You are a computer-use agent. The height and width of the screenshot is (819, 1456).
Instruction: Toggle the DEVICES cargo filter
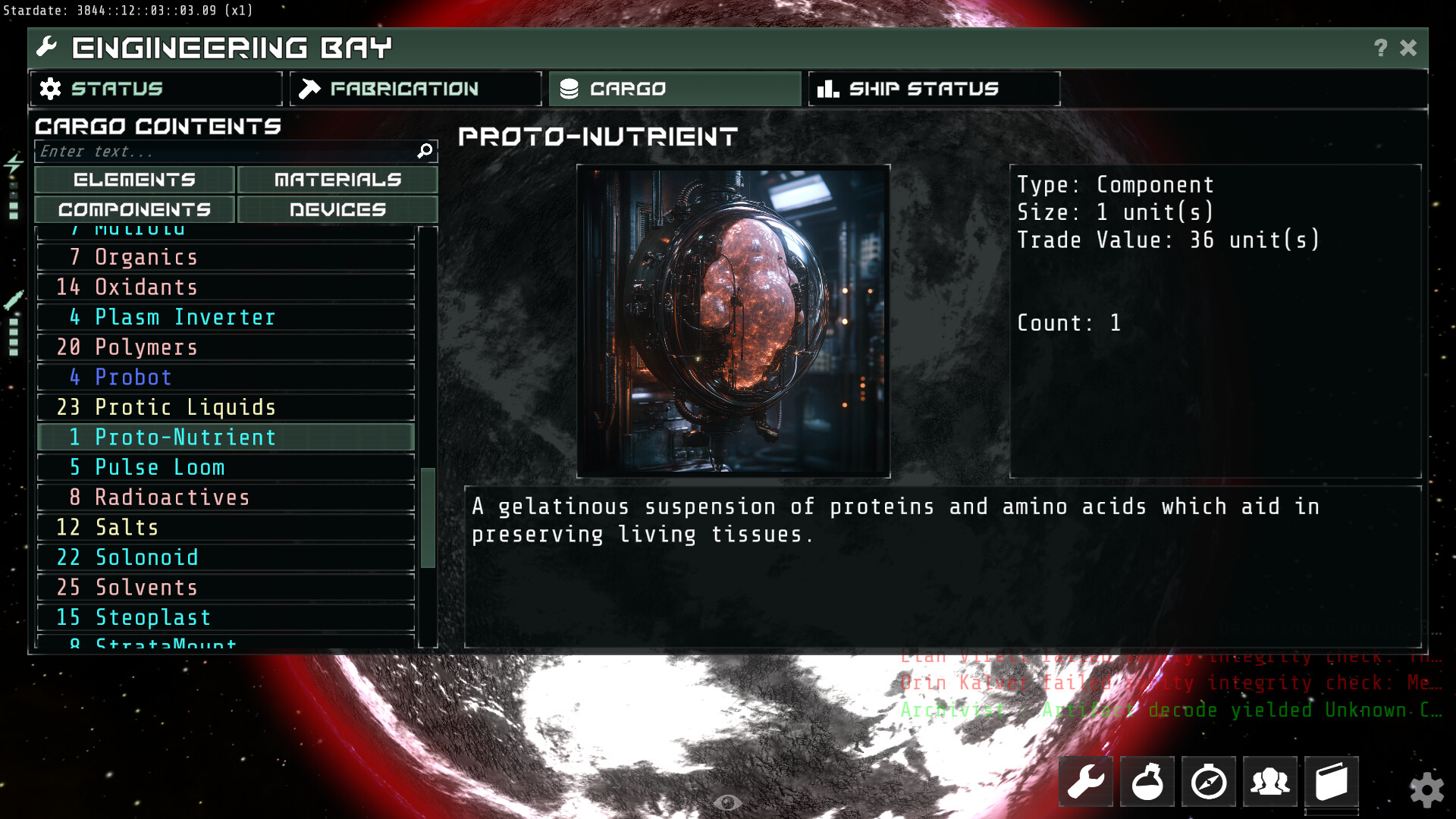pyautogui.click(x=337, y=209)
